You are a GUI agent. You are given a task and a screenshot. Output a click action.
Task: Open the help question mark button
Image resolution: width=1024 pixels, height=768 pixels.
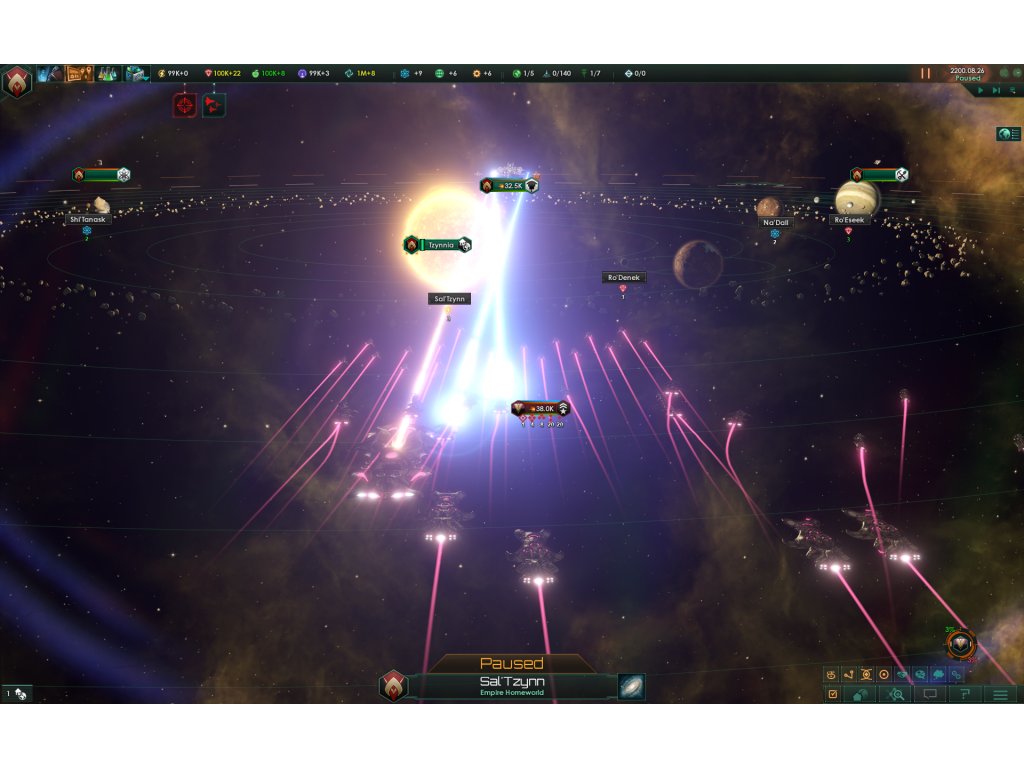pos(964,694)
